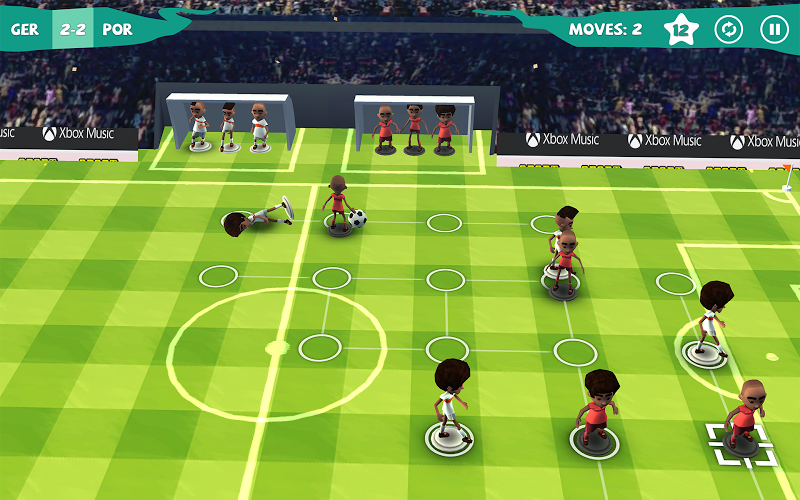Screen dimensions: 800x500
Task: Restart the level with the circular arrows
Action: pos(729,29)
